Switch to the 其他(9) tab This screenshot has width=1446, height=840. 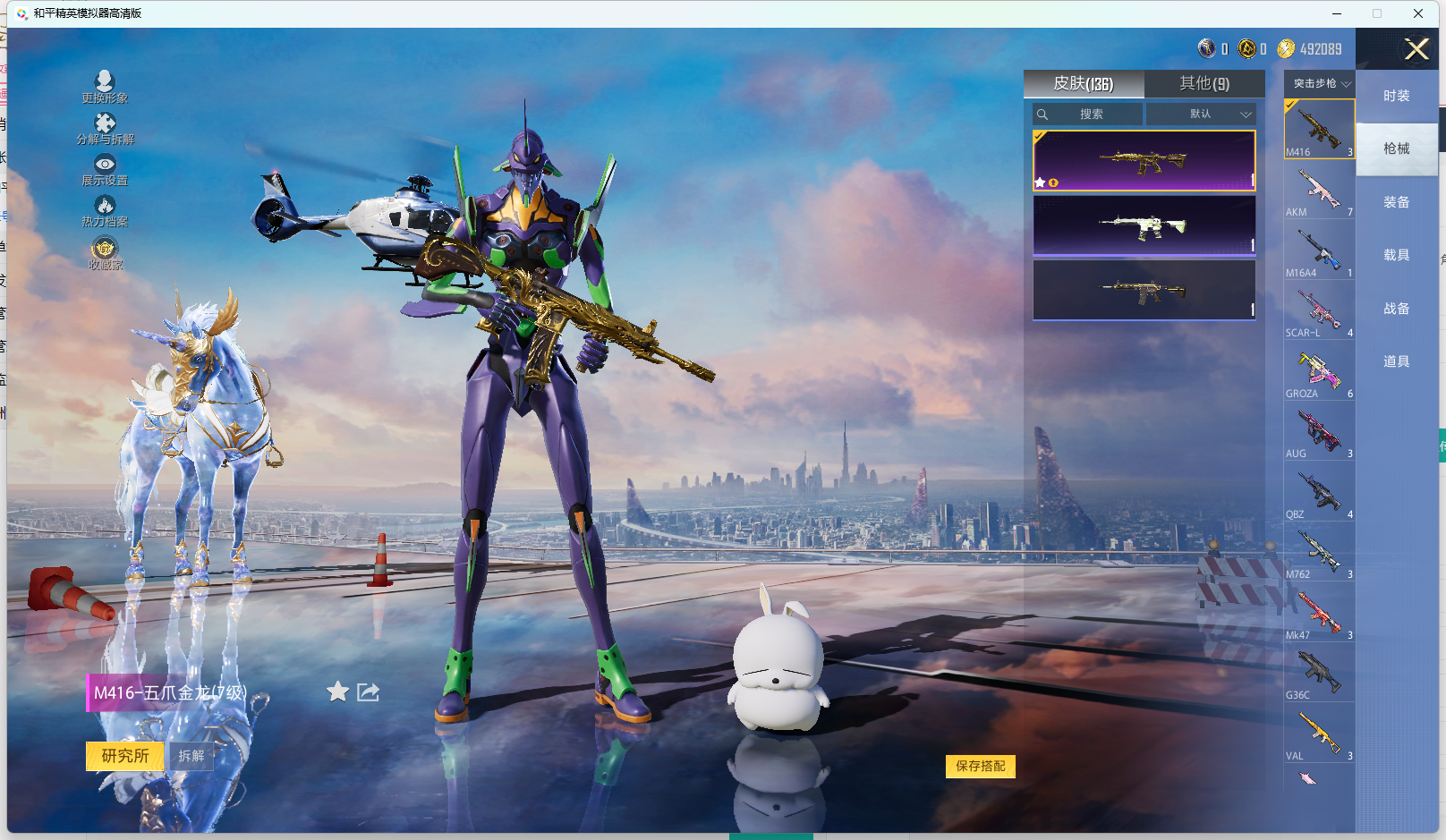(1204, 83)
